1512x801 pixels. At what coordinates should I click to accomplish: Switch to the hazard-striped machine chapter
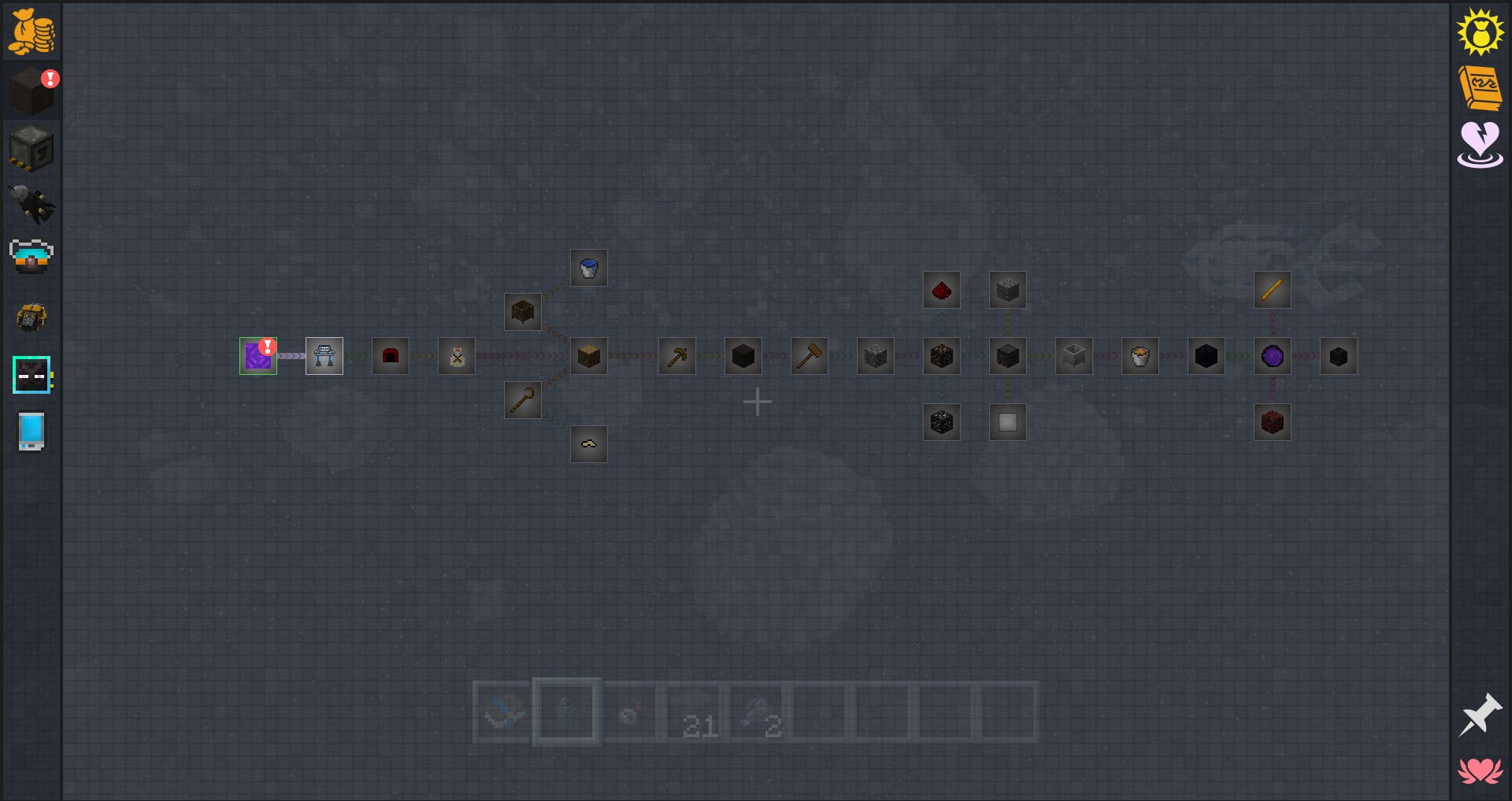click(31, 148)
